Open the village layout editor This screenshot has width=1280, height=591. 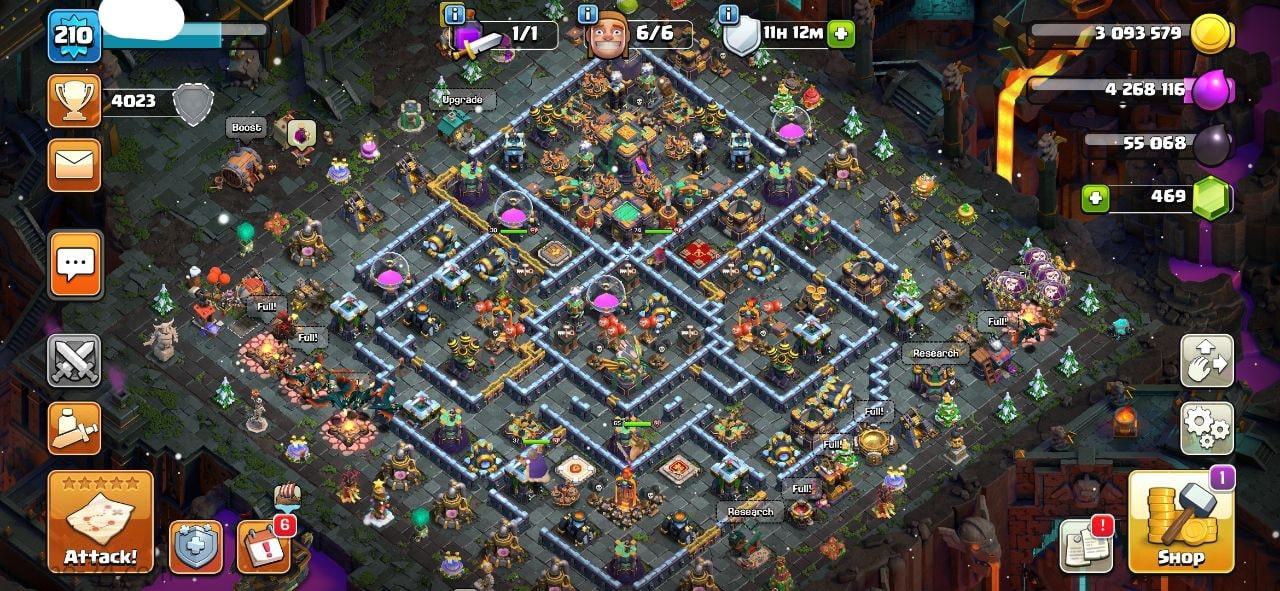1207,360
